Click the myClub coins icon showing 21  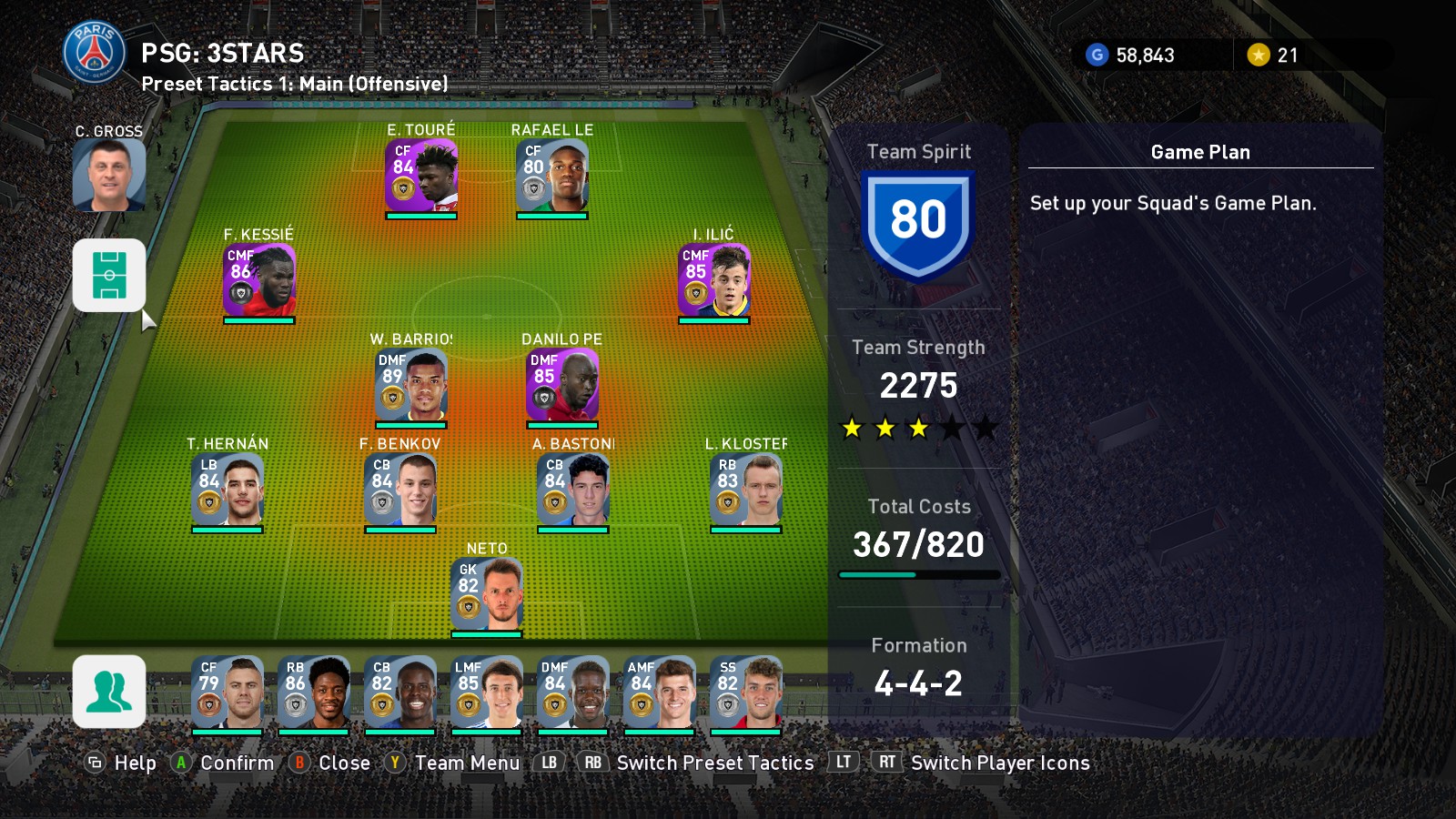(x=1259, y=56)
